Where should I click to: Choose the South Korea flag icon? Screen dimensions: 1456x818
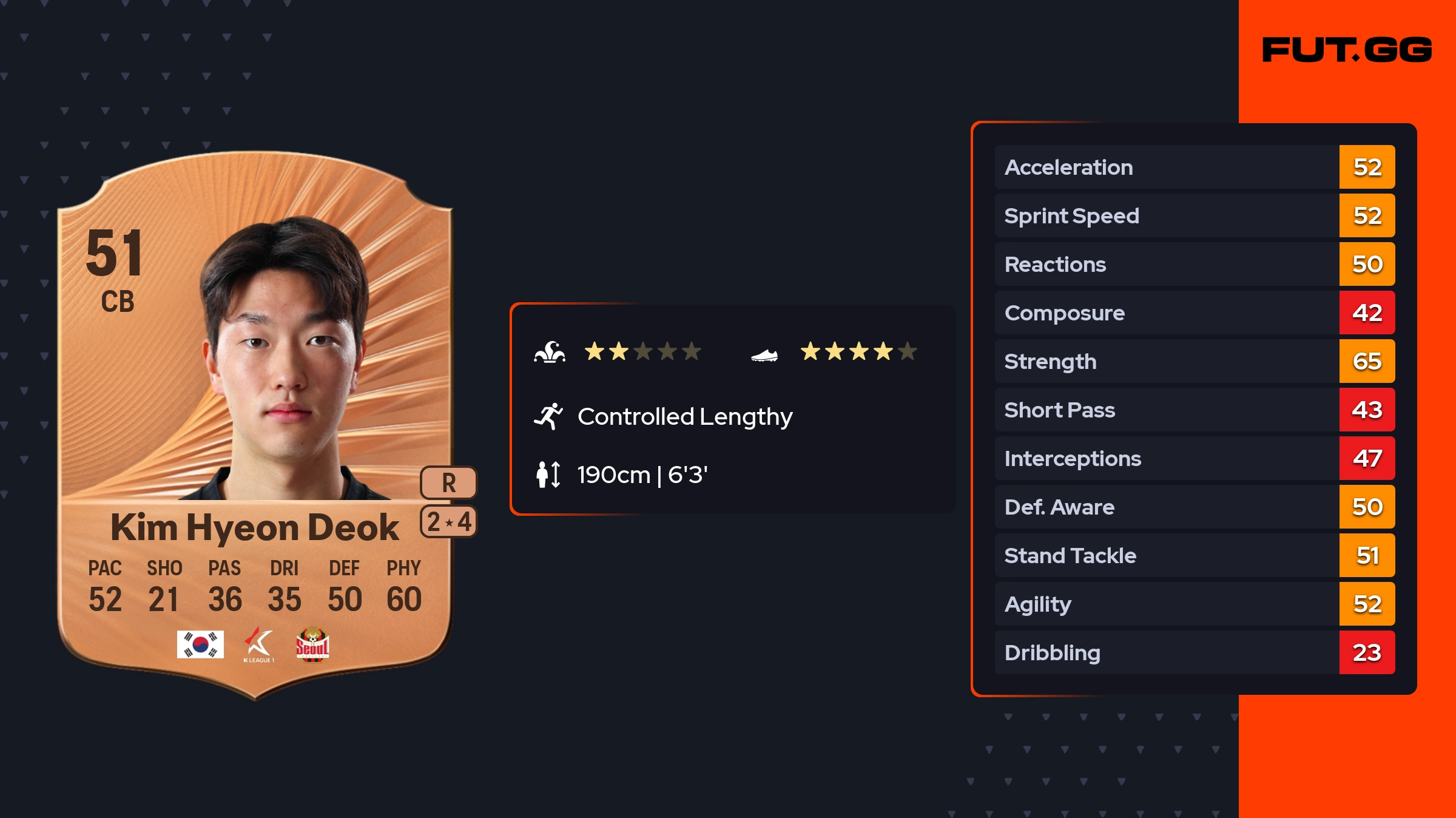[200, 644]
